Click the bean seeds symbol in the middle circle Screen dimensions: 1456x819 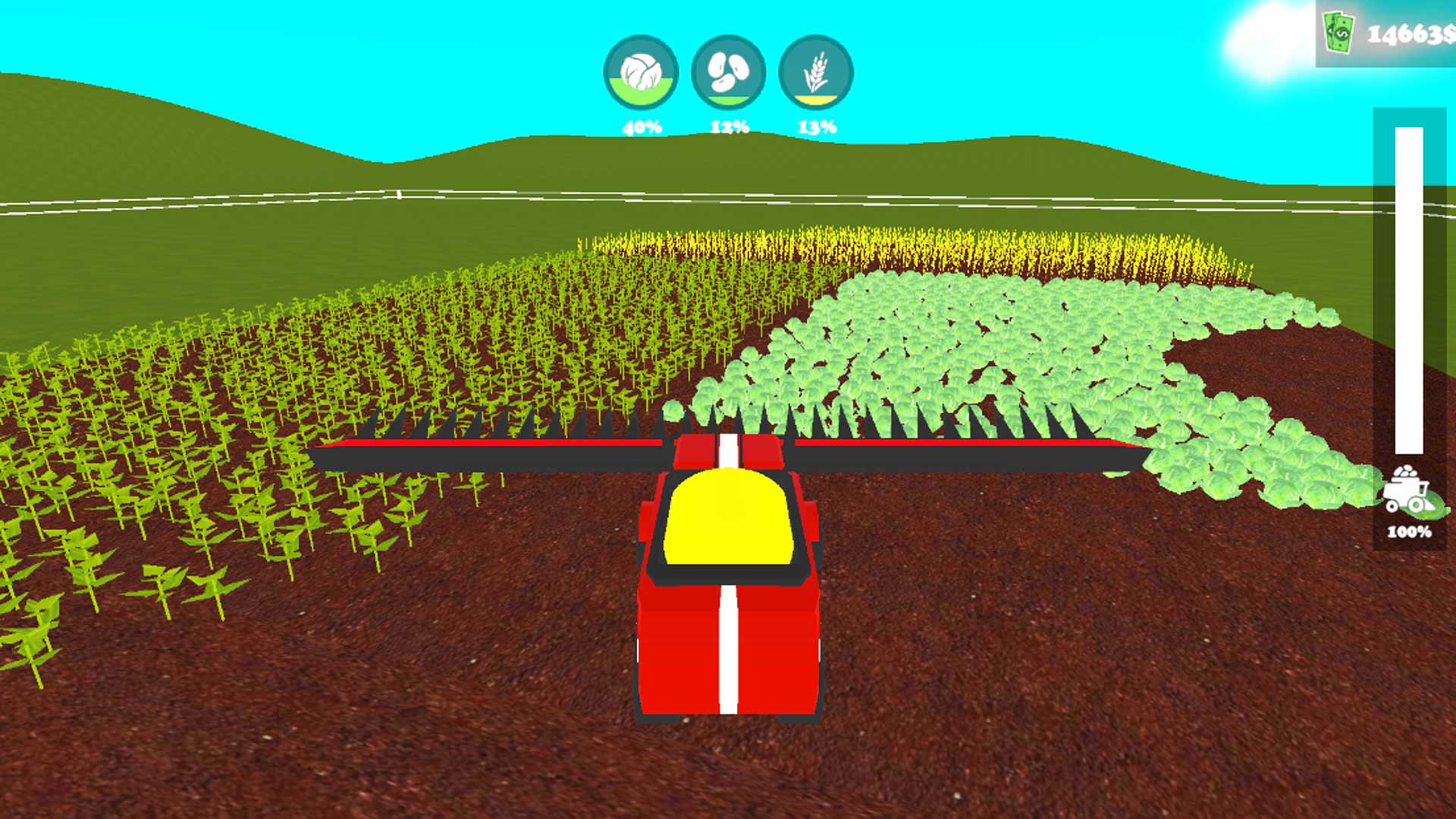tap(727, 72)
